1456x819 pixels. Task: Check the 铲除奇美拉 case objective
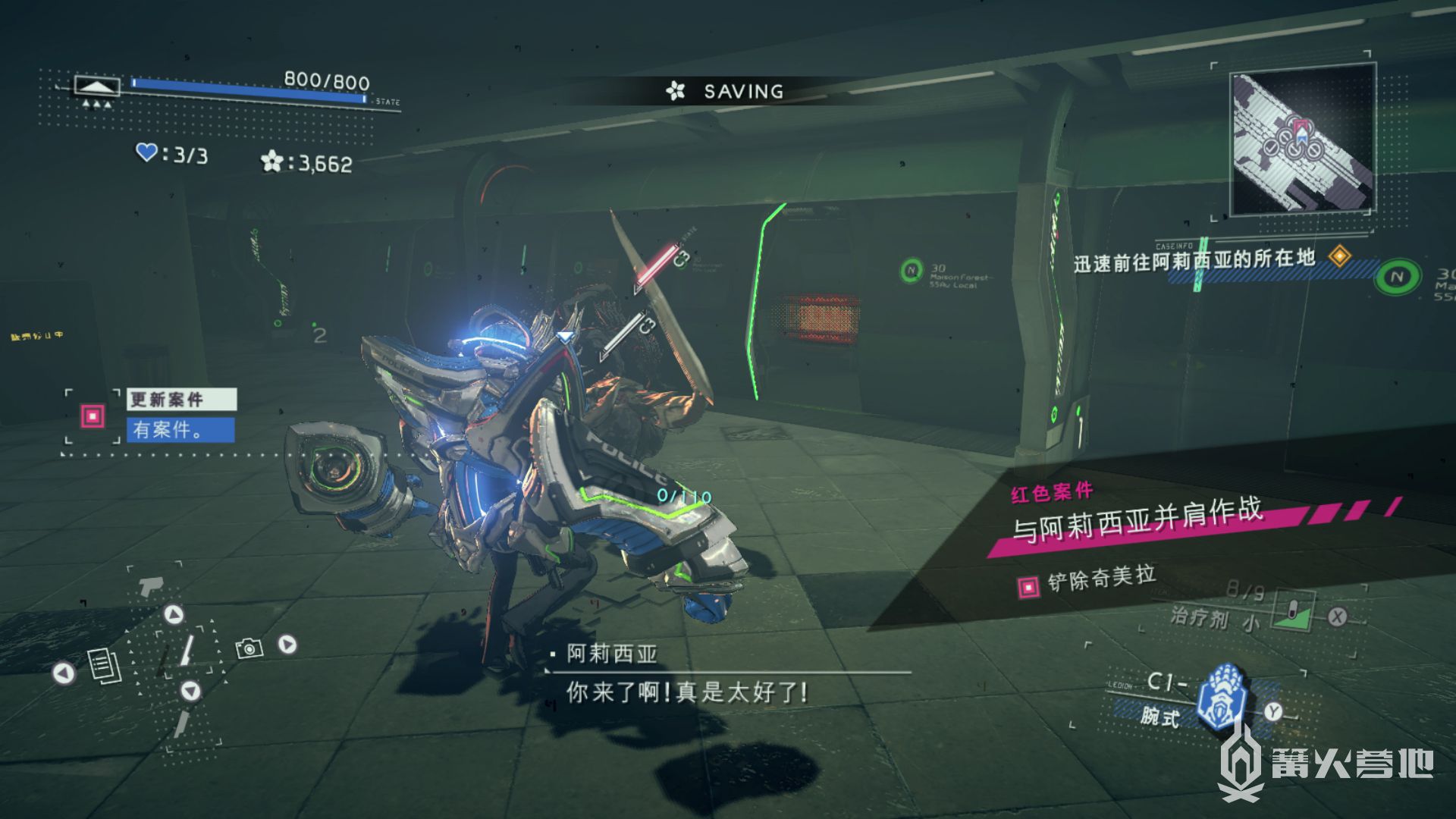pos(1101,579)
